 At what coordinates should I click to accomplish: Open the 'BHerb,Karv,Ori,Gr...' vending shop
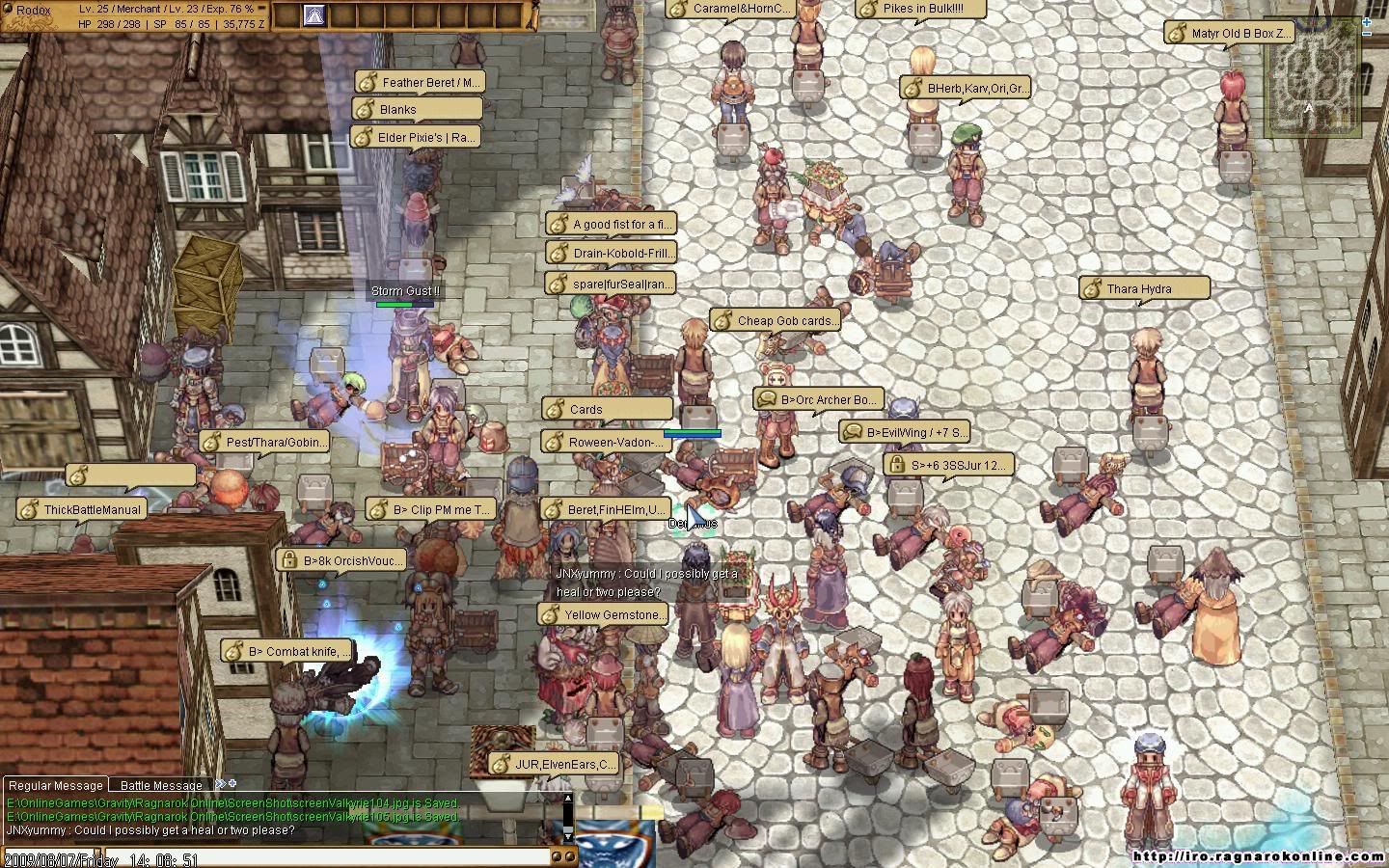click(x=967, y=88)
